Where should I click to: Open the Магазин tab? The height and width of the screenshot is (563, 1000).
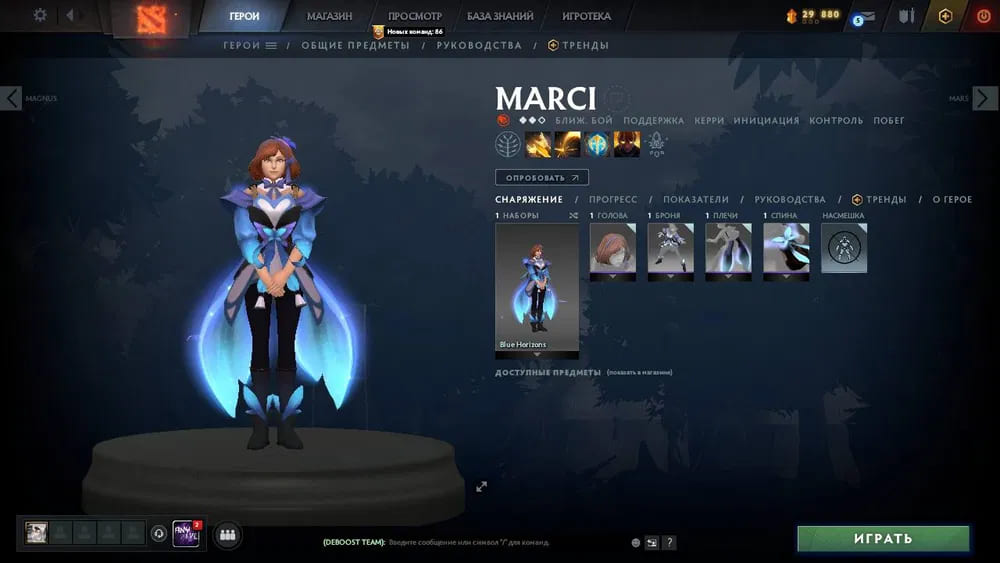pyautogui.click(x=329, y=16)
